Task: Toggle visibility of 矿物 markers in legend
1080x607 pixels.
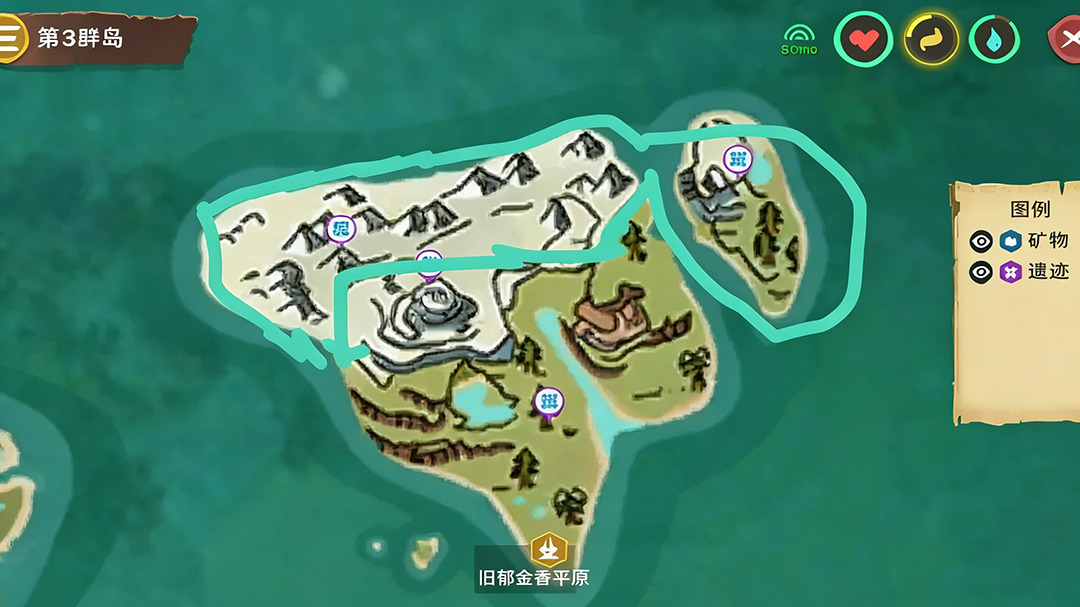Action: 981,240
